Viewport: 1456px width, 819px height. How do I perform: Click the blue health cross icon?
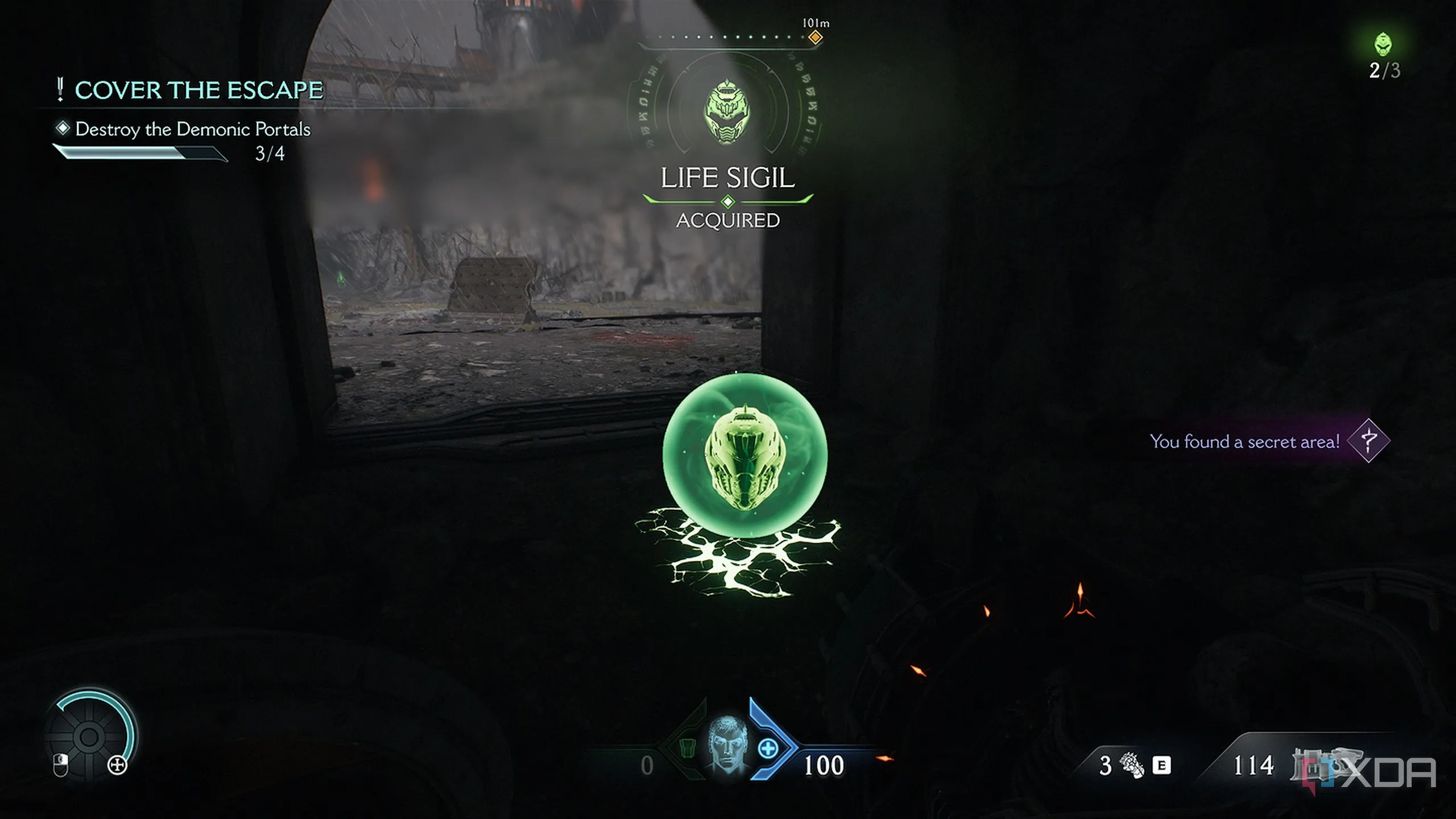click(768, 748)
